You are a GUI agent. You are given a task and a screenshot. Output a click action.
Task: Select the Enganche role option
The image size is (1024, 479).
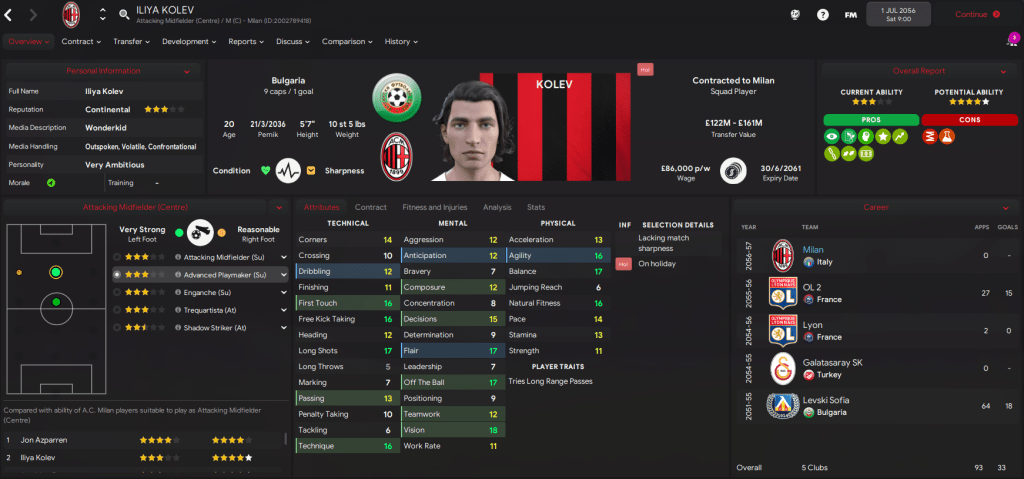[x=203, y=291]
